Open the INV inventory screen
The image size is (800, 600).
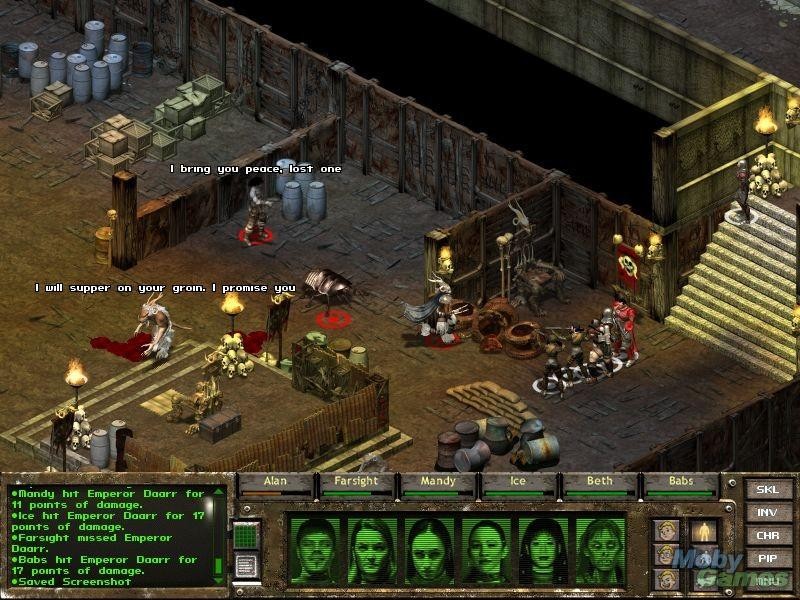(767, 513)
